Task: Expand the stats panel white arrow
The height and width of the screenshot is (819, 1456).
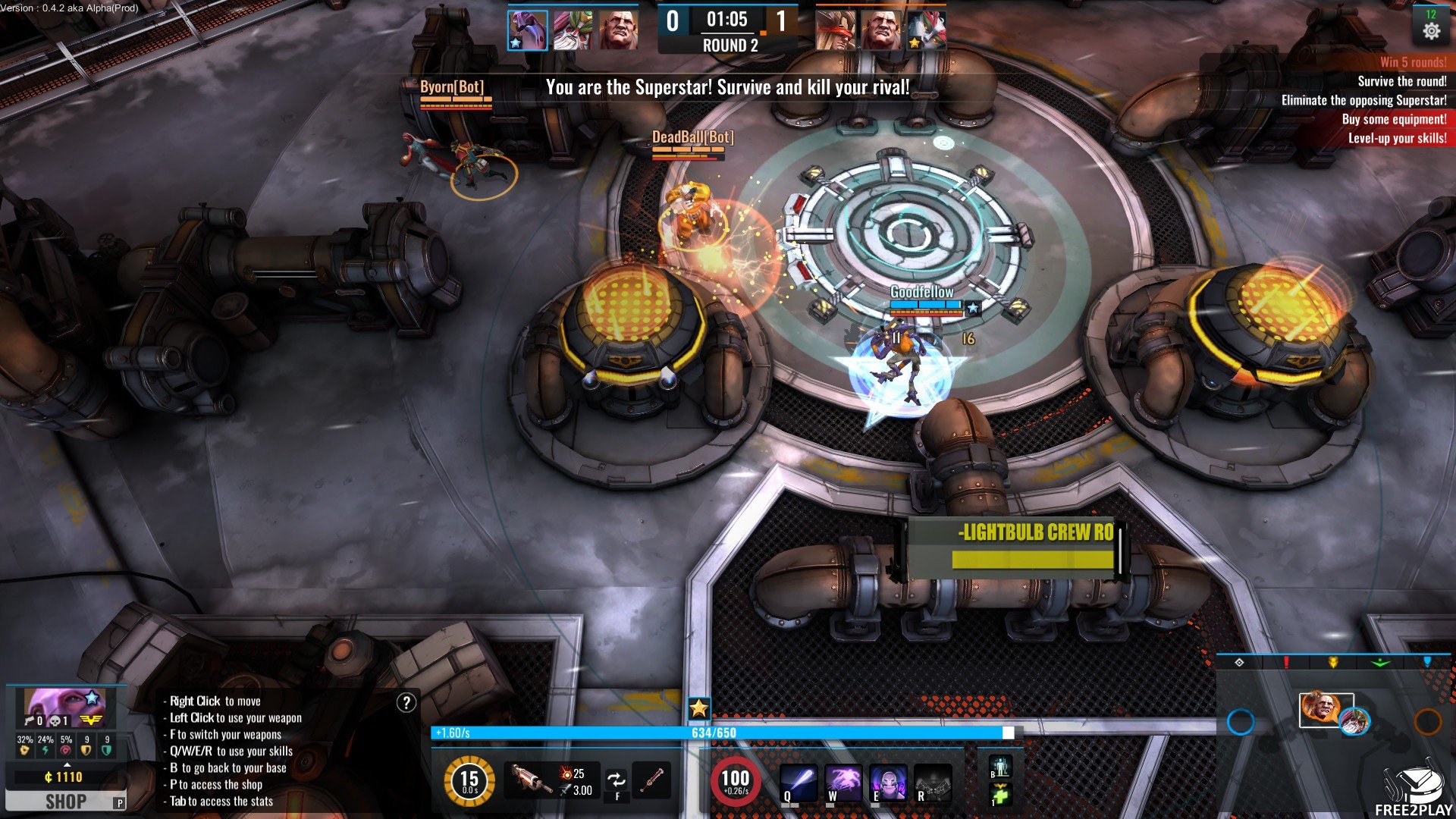Action: 67,764
